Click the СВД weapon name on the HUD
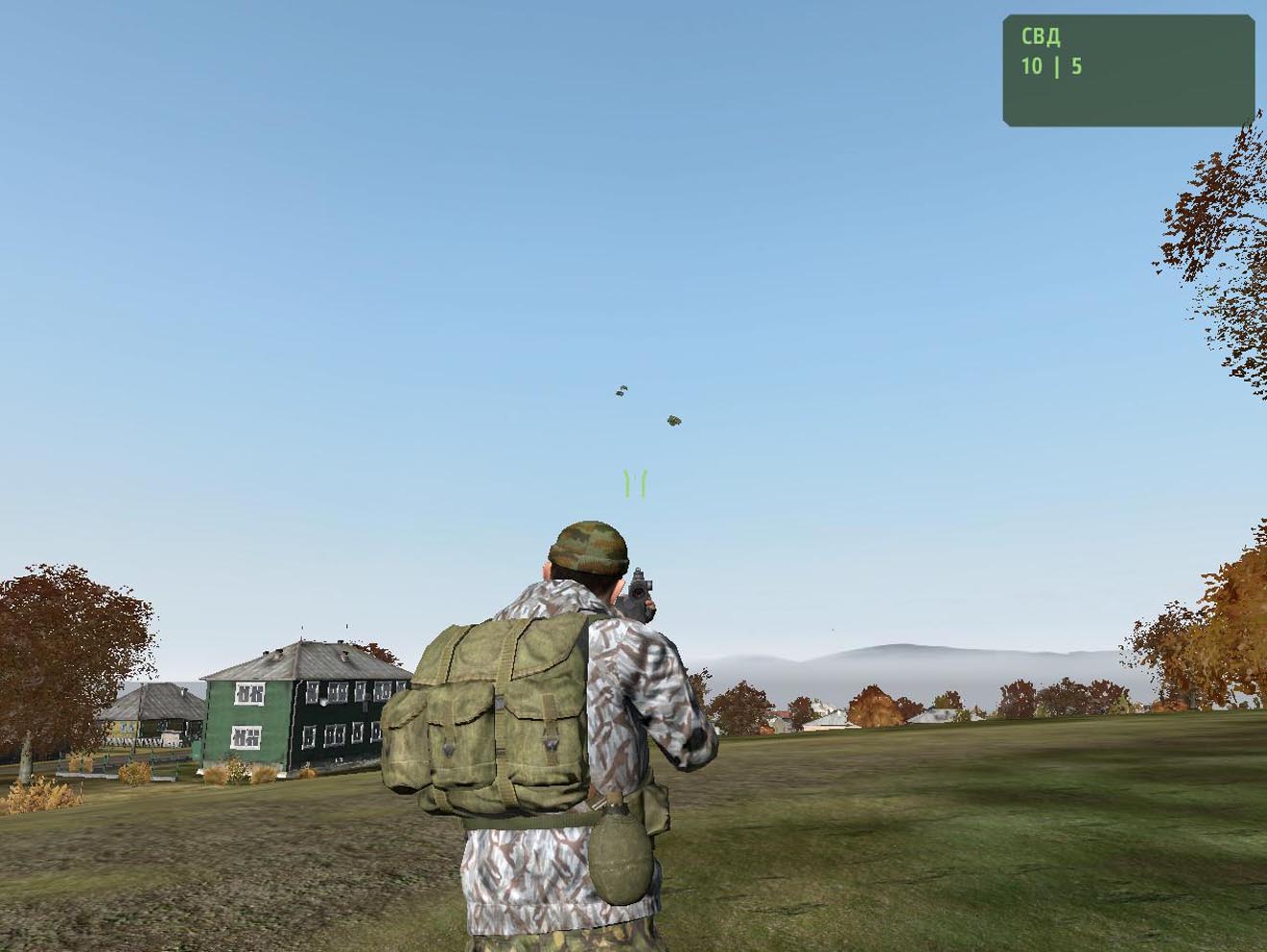The image size is (1267, 952). (x=1039, y=35)
